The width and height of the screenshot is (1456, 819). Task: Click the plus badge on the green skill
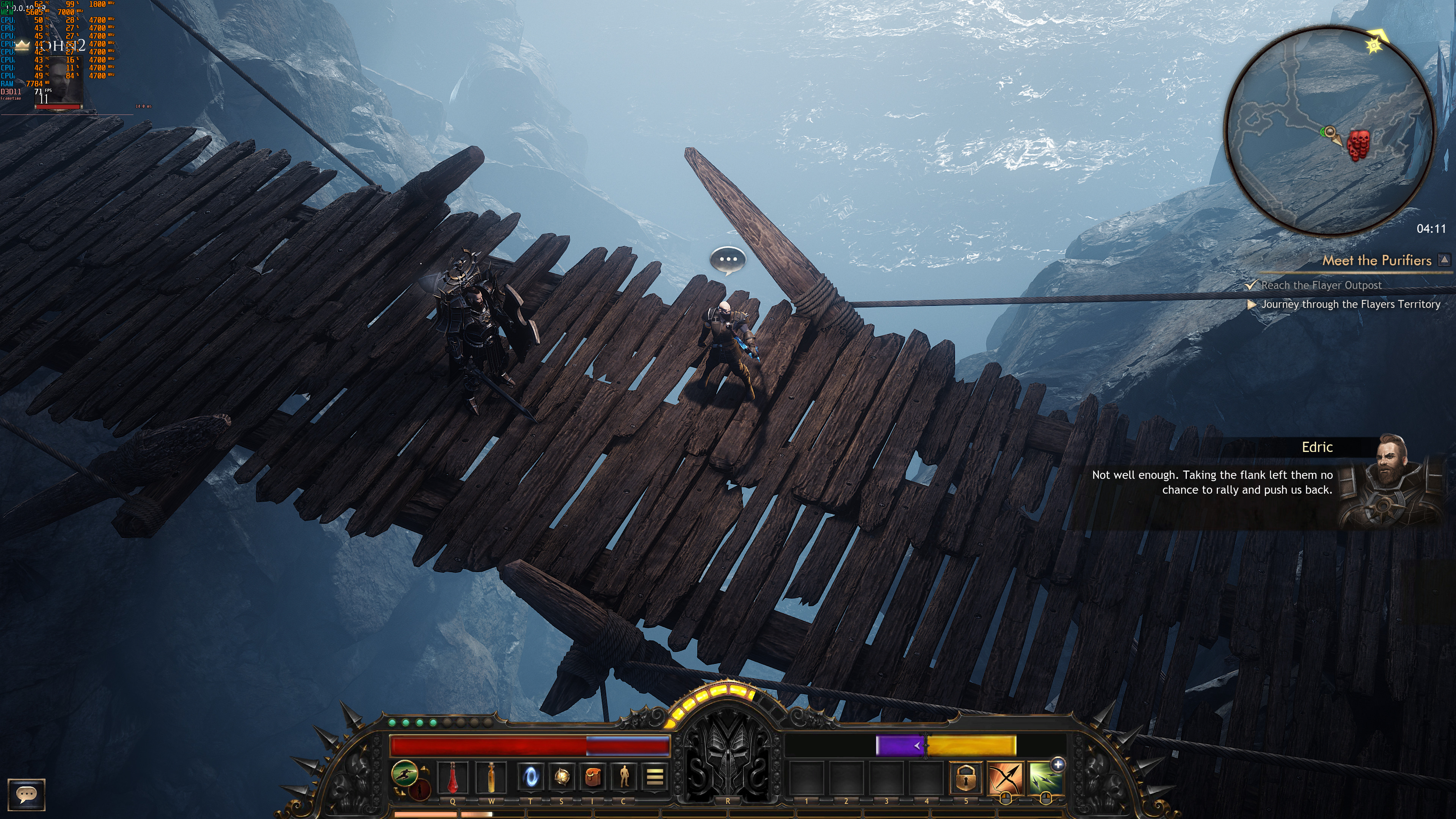click(1057, 765)
